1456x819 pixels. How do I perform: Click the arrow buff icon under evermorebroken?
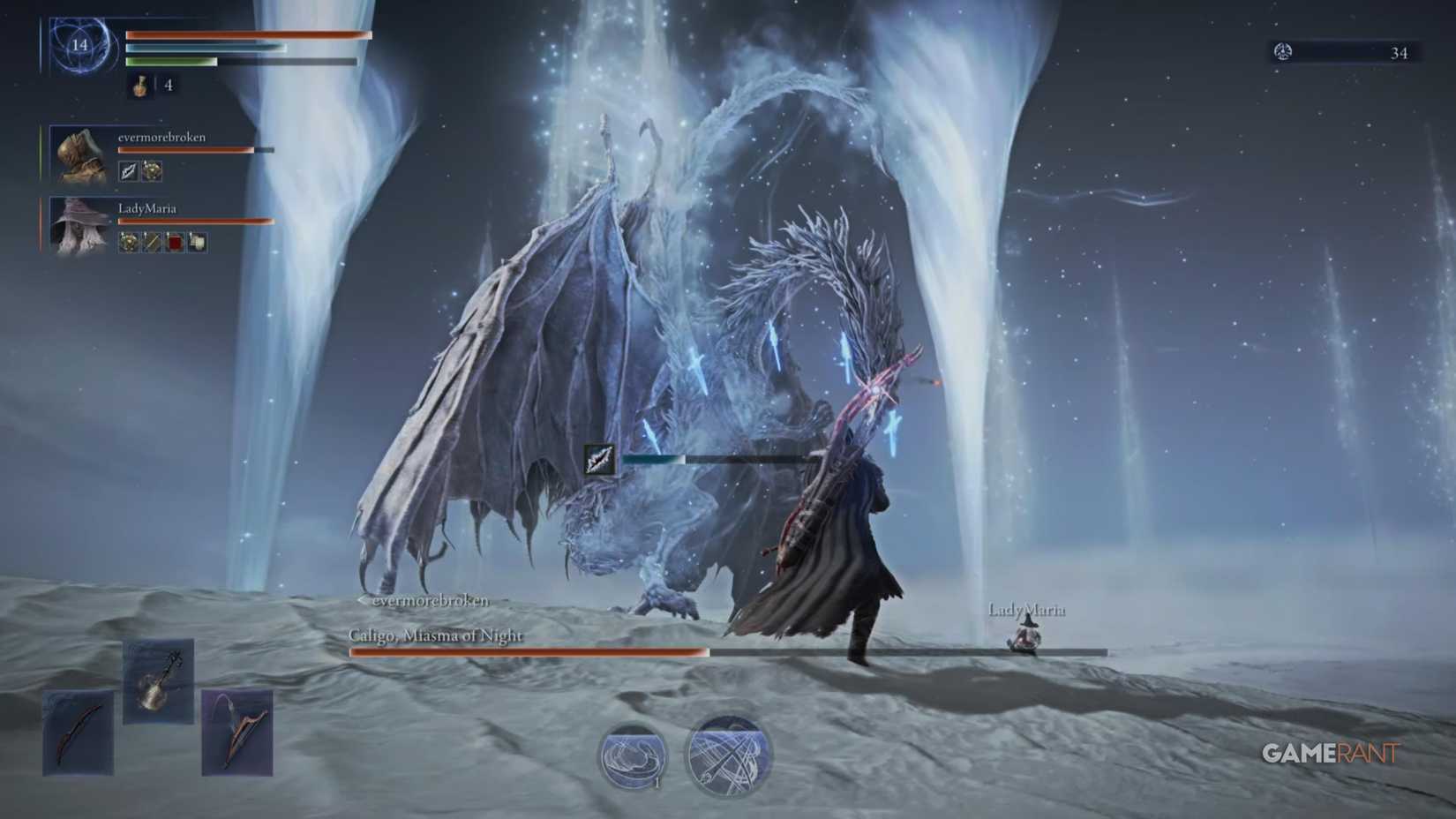tap(128, 171)
